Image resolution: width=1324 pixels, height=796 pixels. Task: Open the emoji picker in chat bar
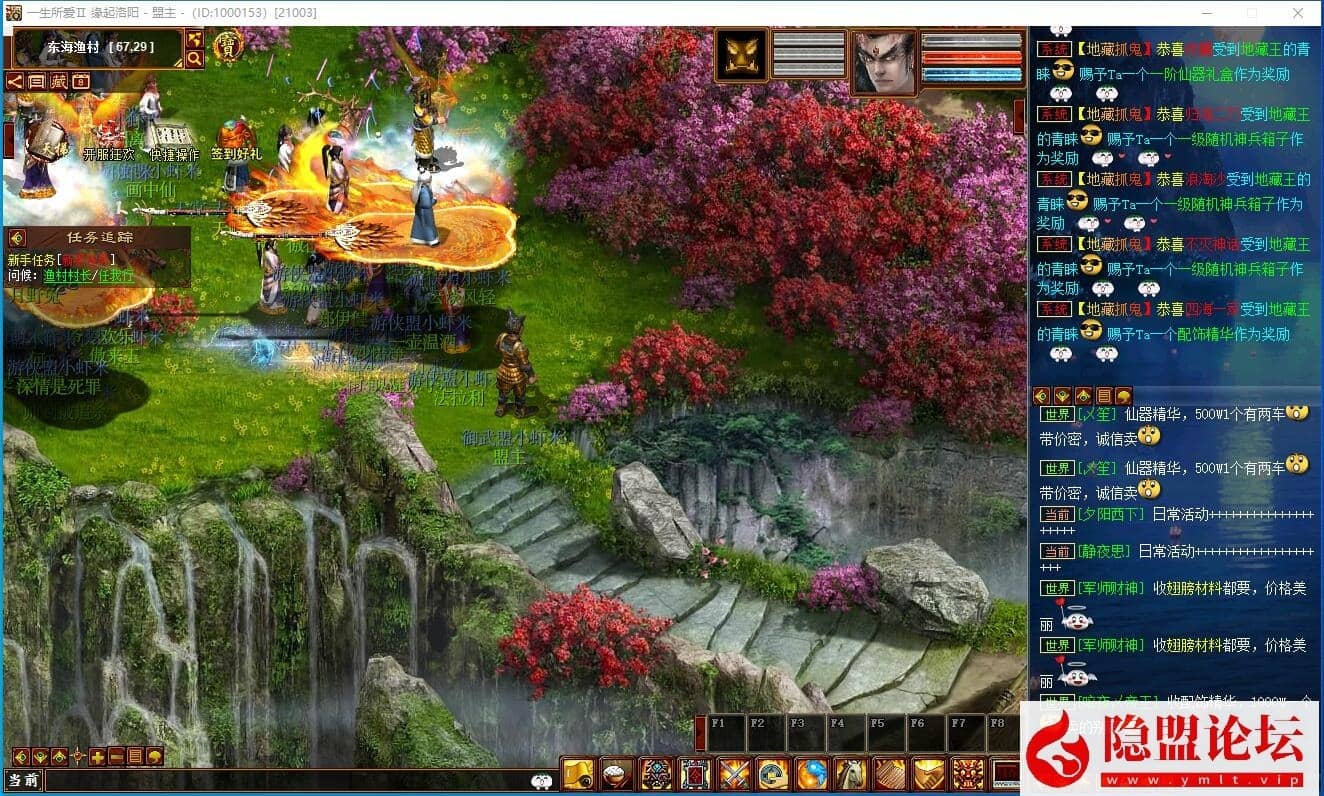[543, 780]
